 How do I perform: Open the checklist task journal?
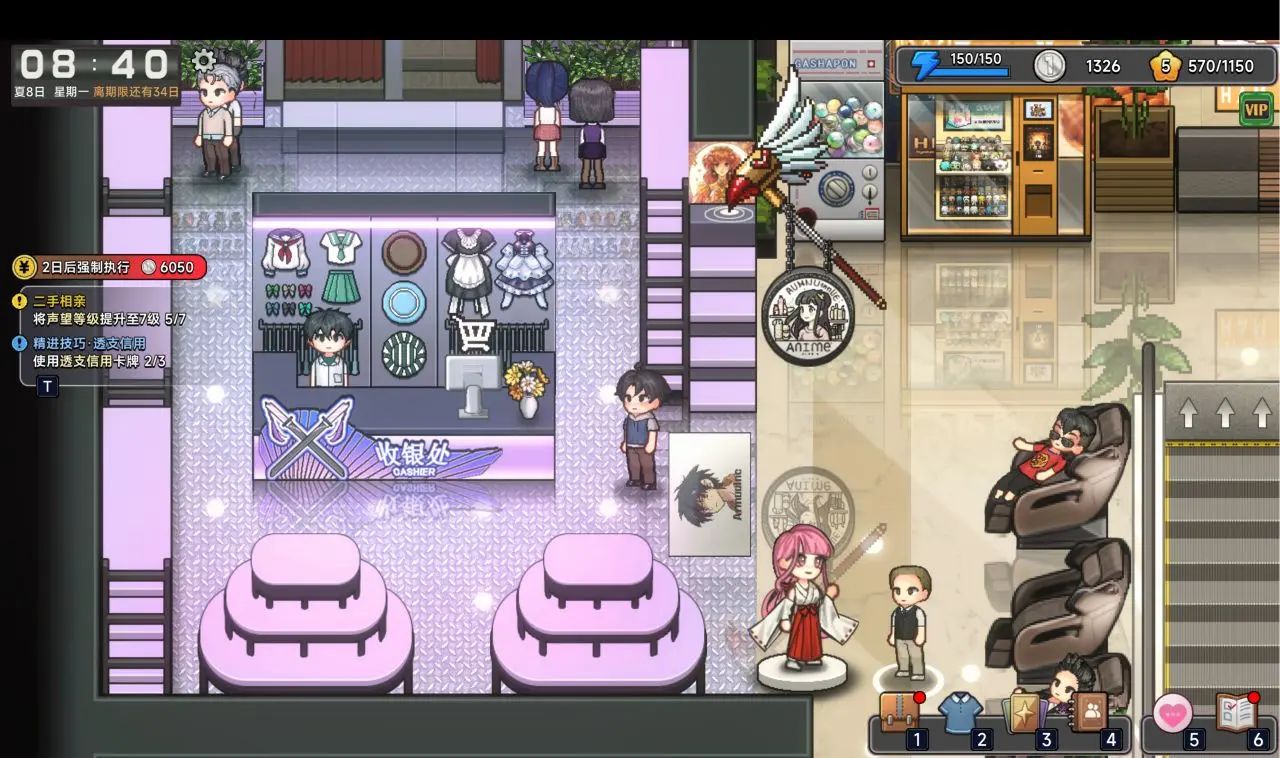point(1236,713)
